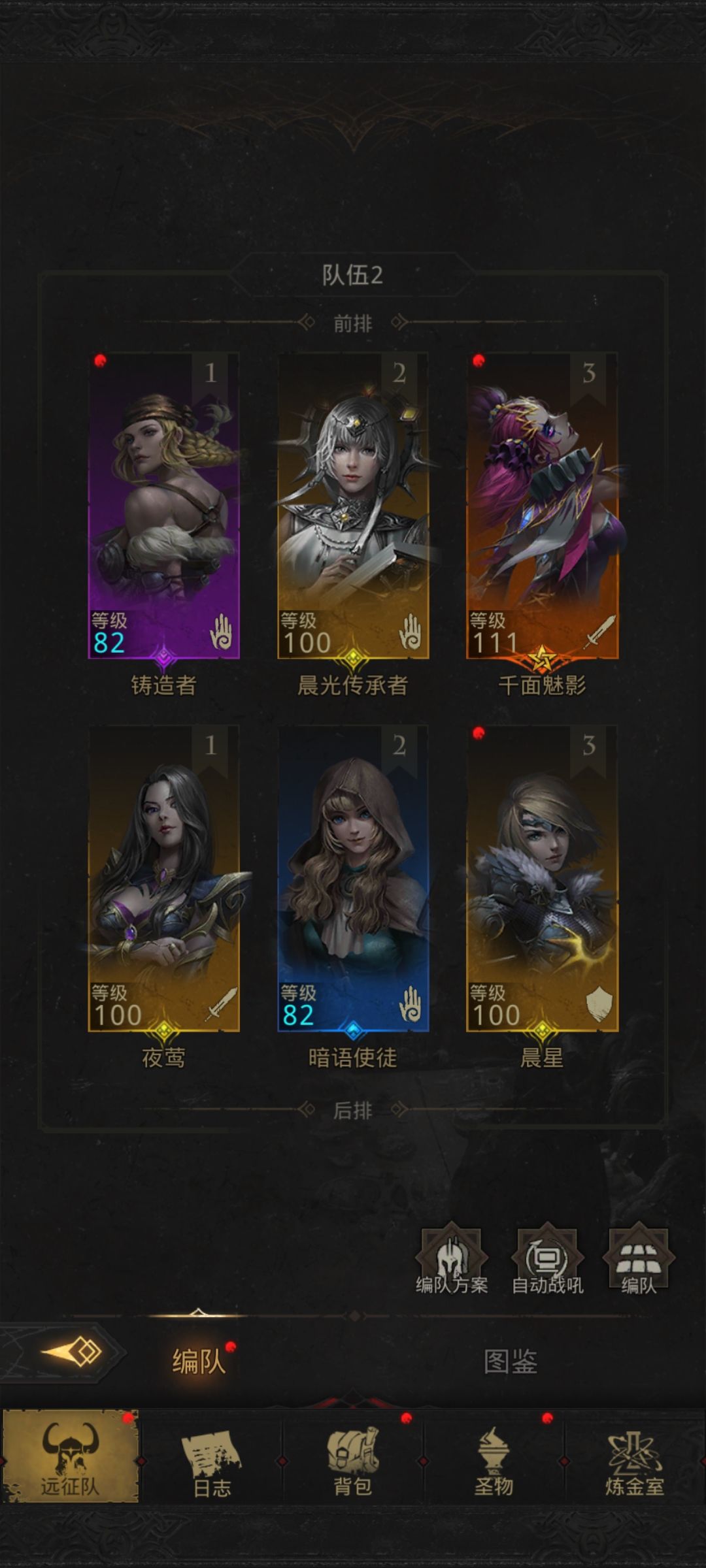Image resolution: width=706 pixels, height=1568 pixels.
Task: Select the 铸造者 hero card
Action: [163, 506]
